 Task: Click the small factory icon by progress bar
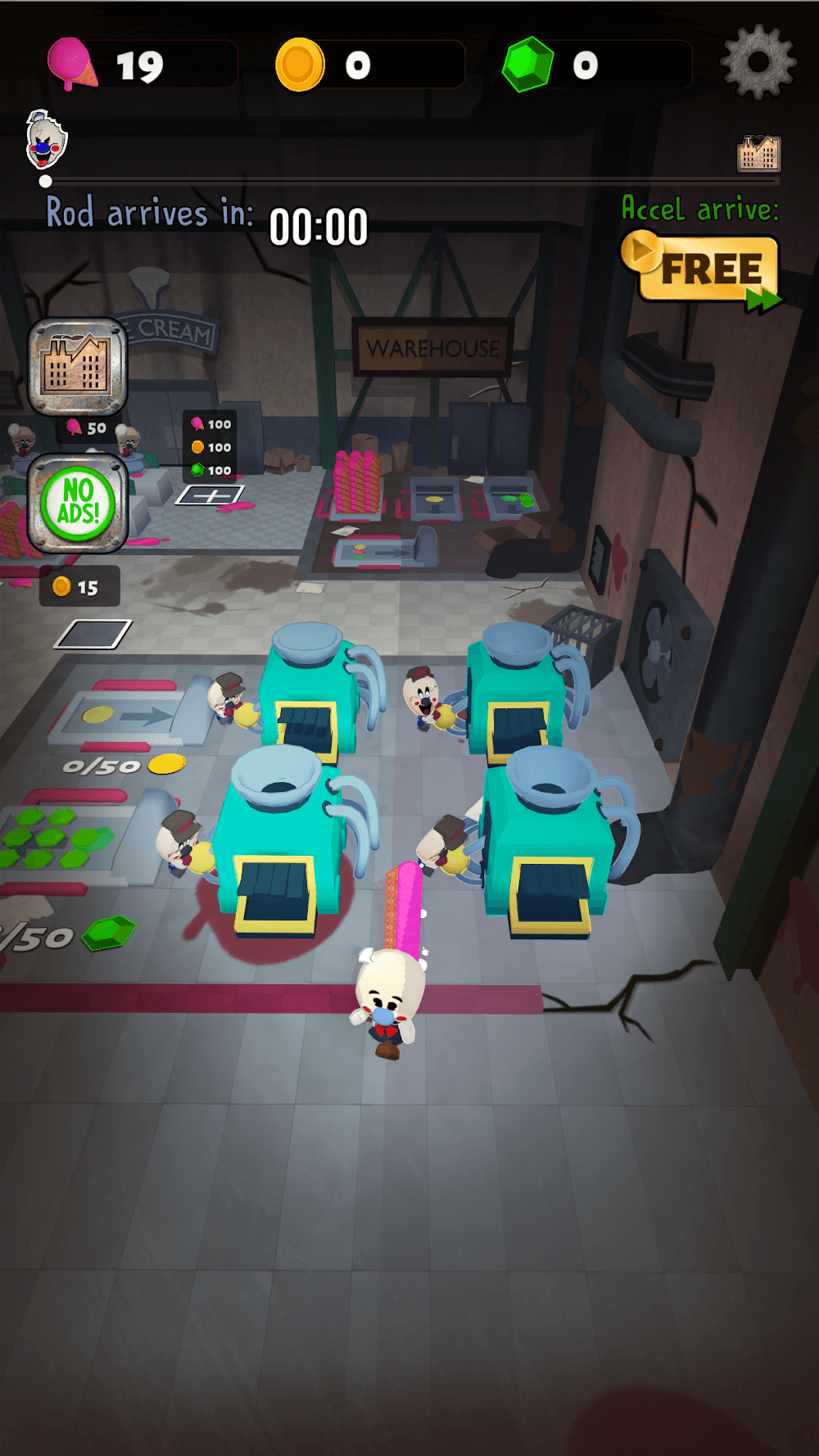click(758, 153)
